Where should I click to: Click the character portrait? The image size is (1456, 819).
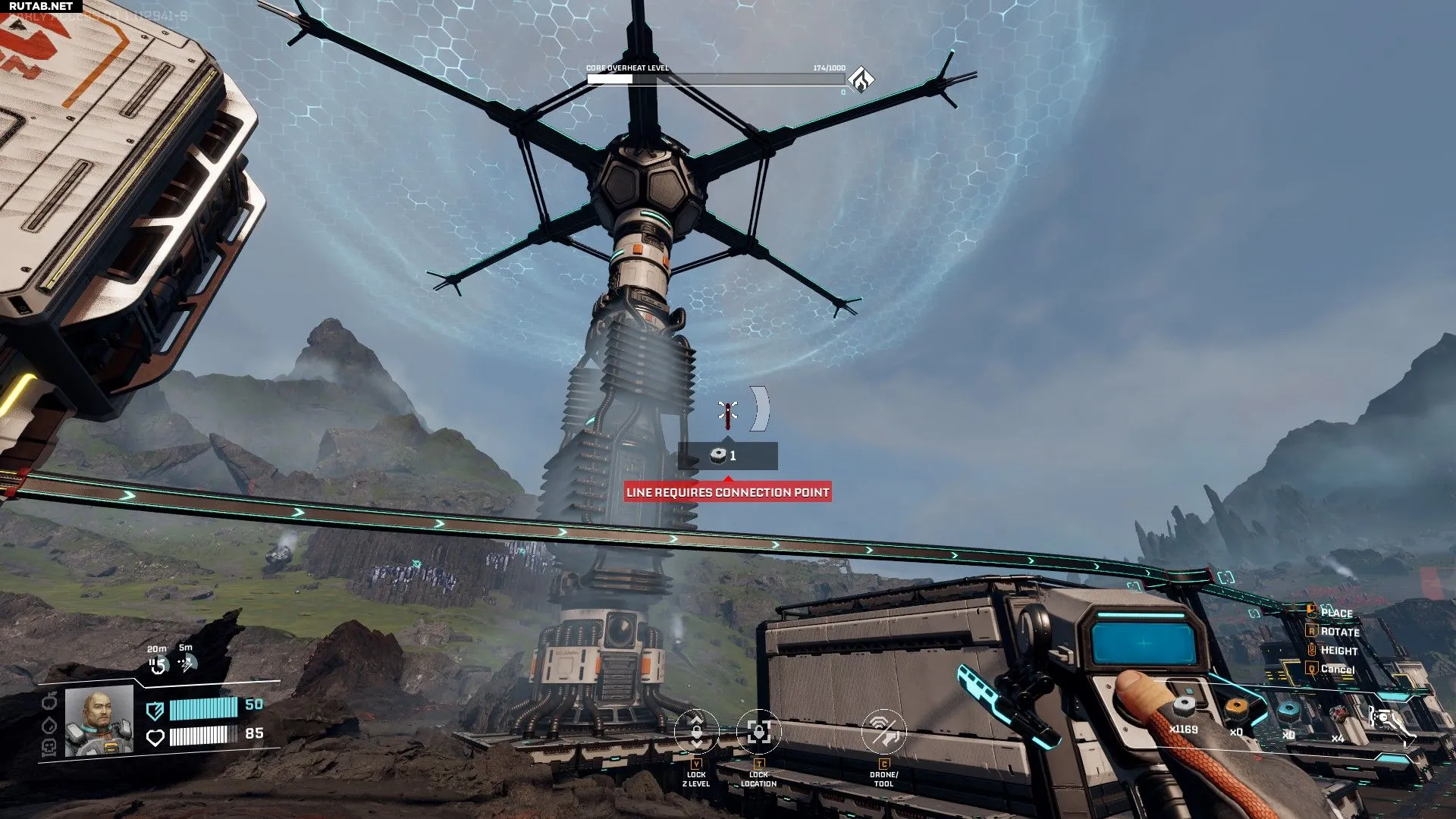pos(99,720)
